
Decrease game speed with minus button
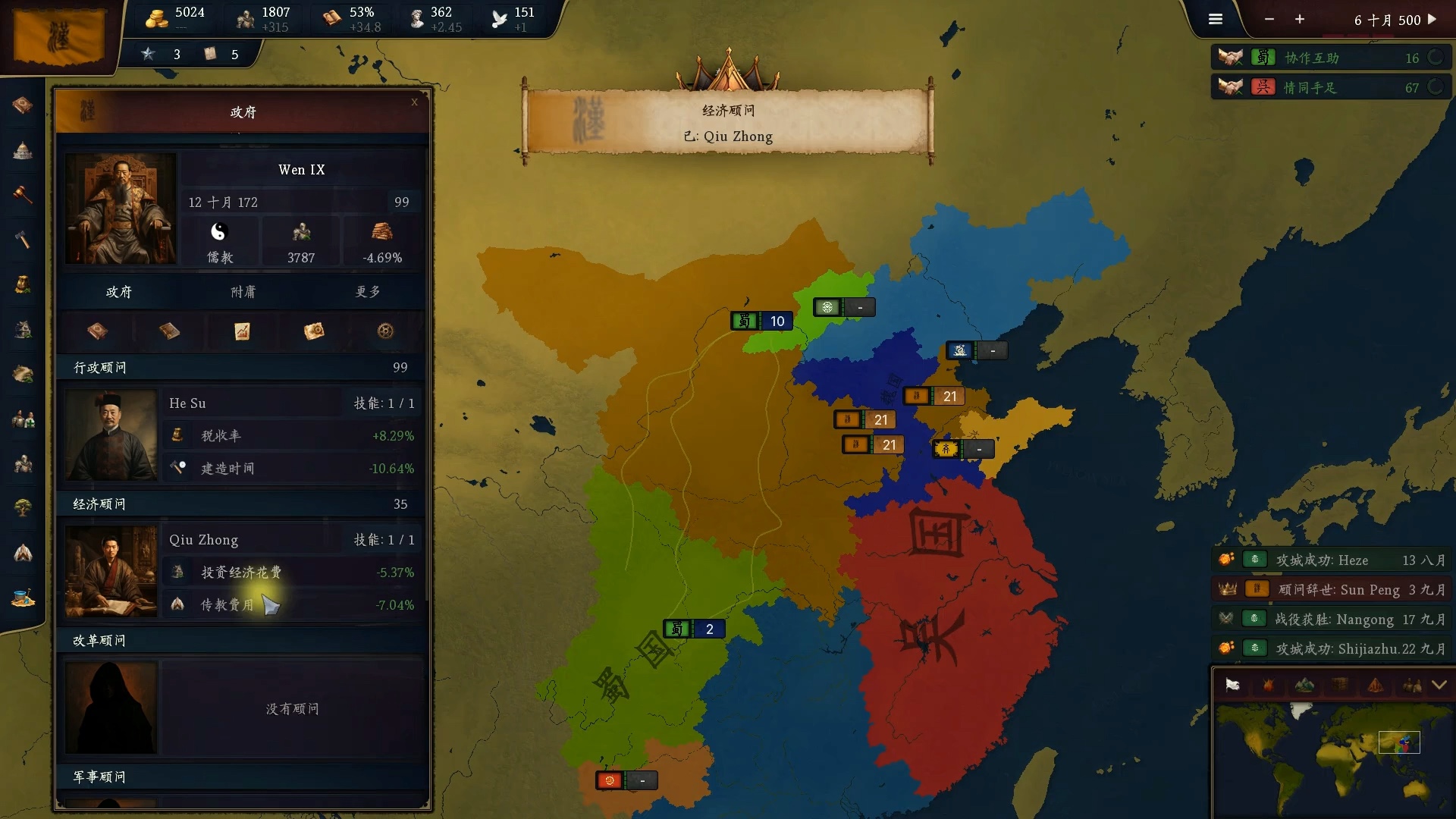[1269, 20]
